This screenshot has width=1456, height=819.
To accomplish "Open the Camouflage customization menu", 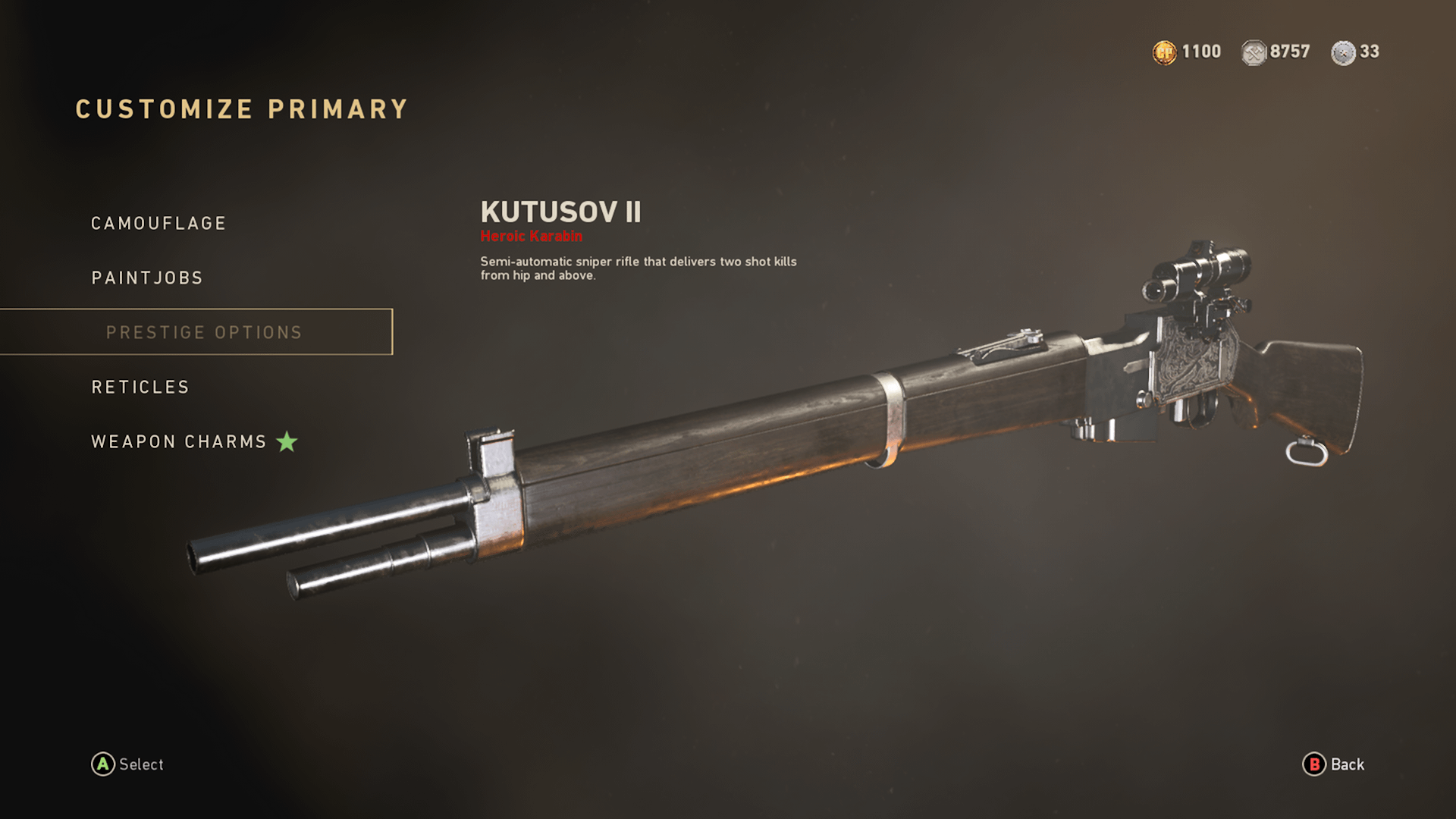I will point(158,223).
